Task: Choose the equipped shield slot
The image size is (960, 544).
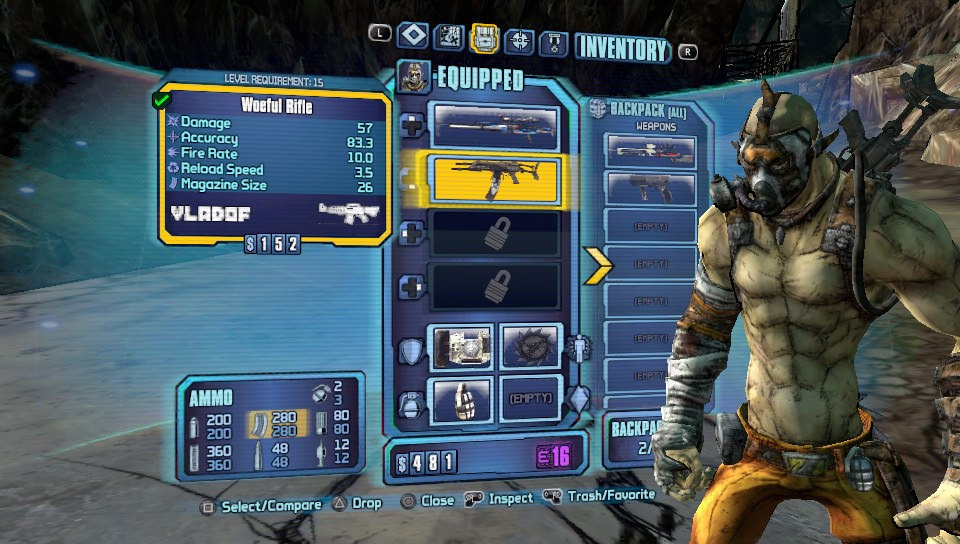Action: [x=461, y=344]
